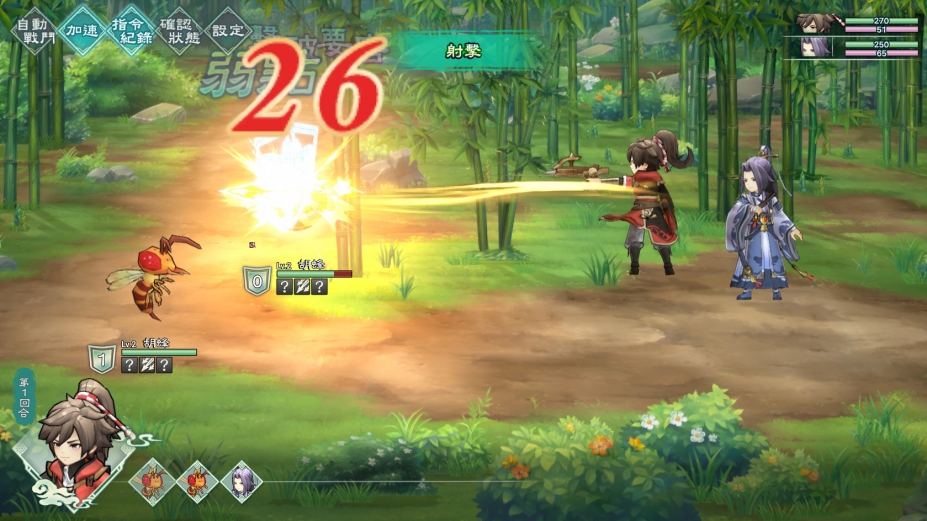Open the 指令紀錄 command log
This screenshot has height=521, width=927.
(132, 30)
